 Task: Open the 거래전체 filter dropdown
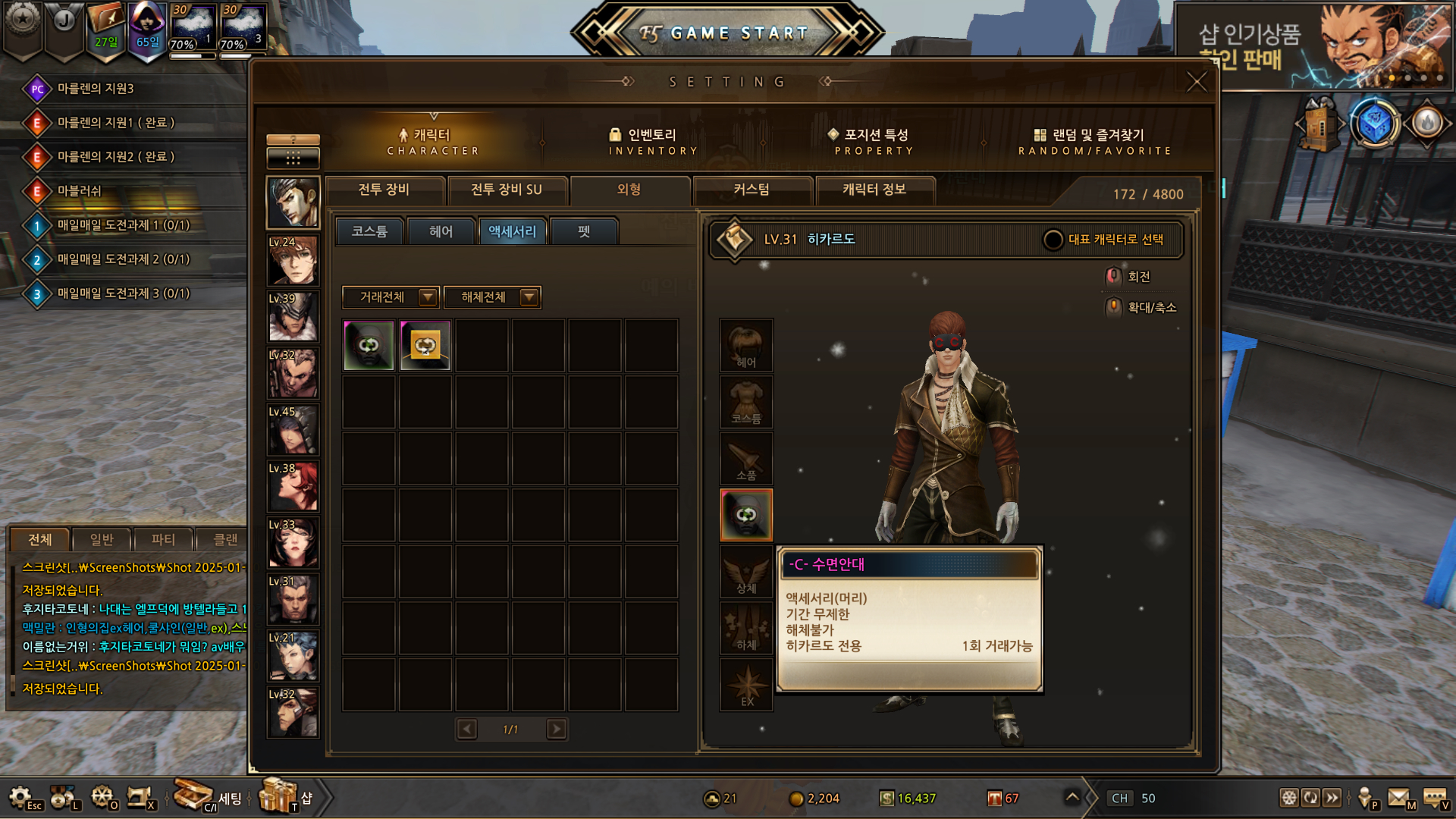pos(428,297)
